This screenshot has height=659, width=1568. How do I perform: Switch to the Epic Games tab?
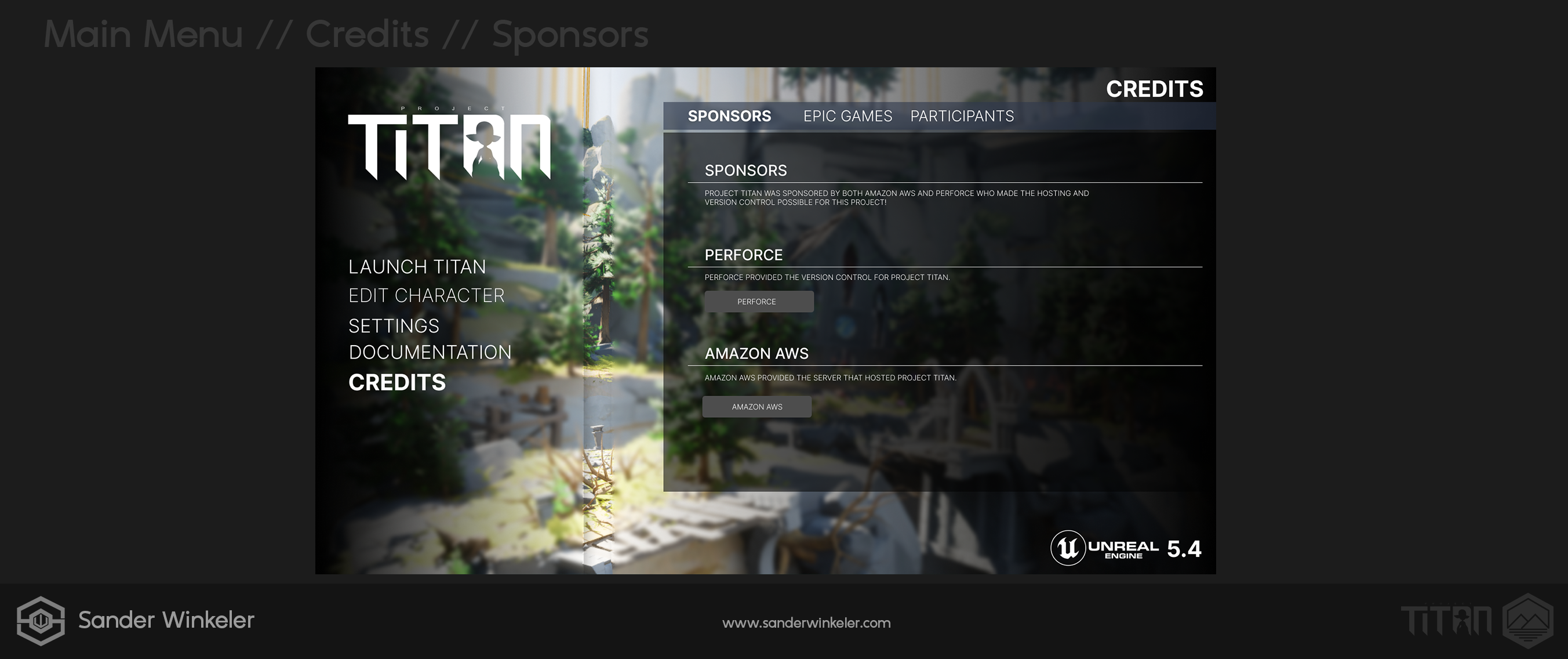pos(847,115)
